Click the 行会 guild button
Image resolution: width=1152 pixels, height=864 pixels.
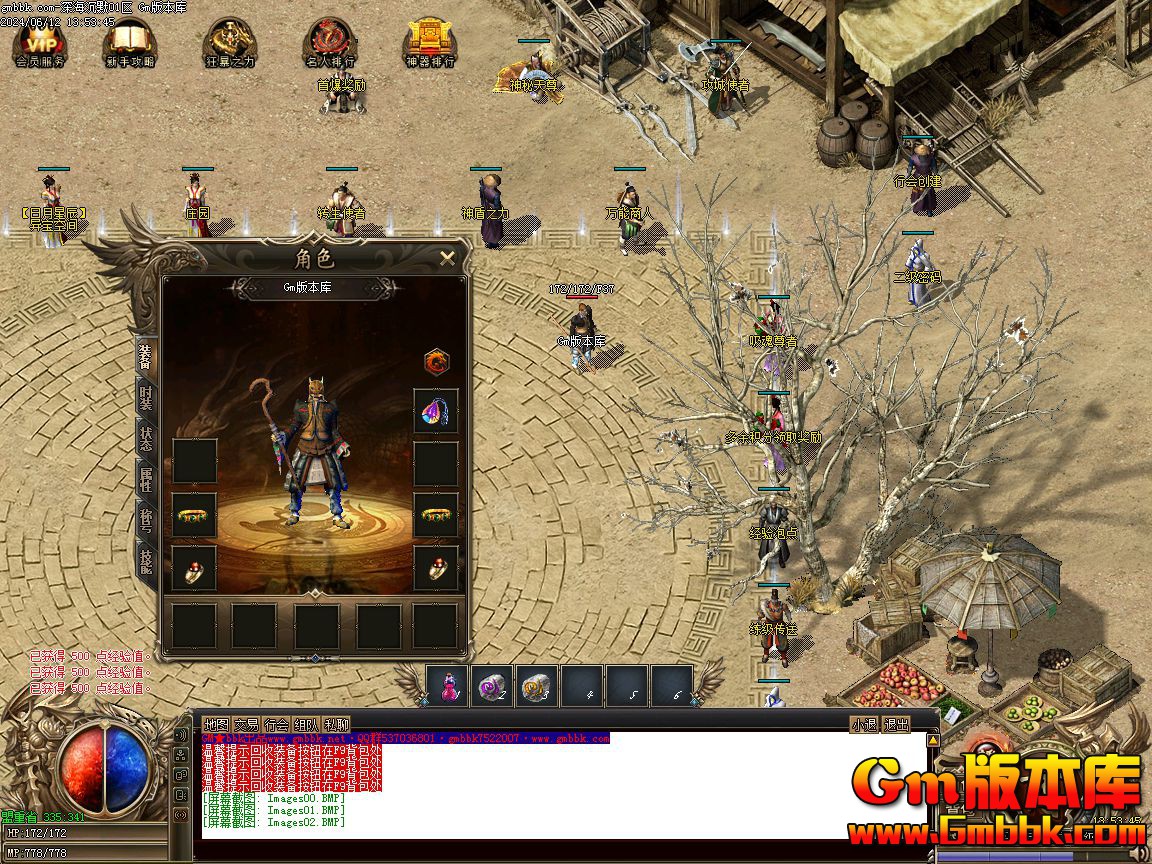tap(276, 725)
